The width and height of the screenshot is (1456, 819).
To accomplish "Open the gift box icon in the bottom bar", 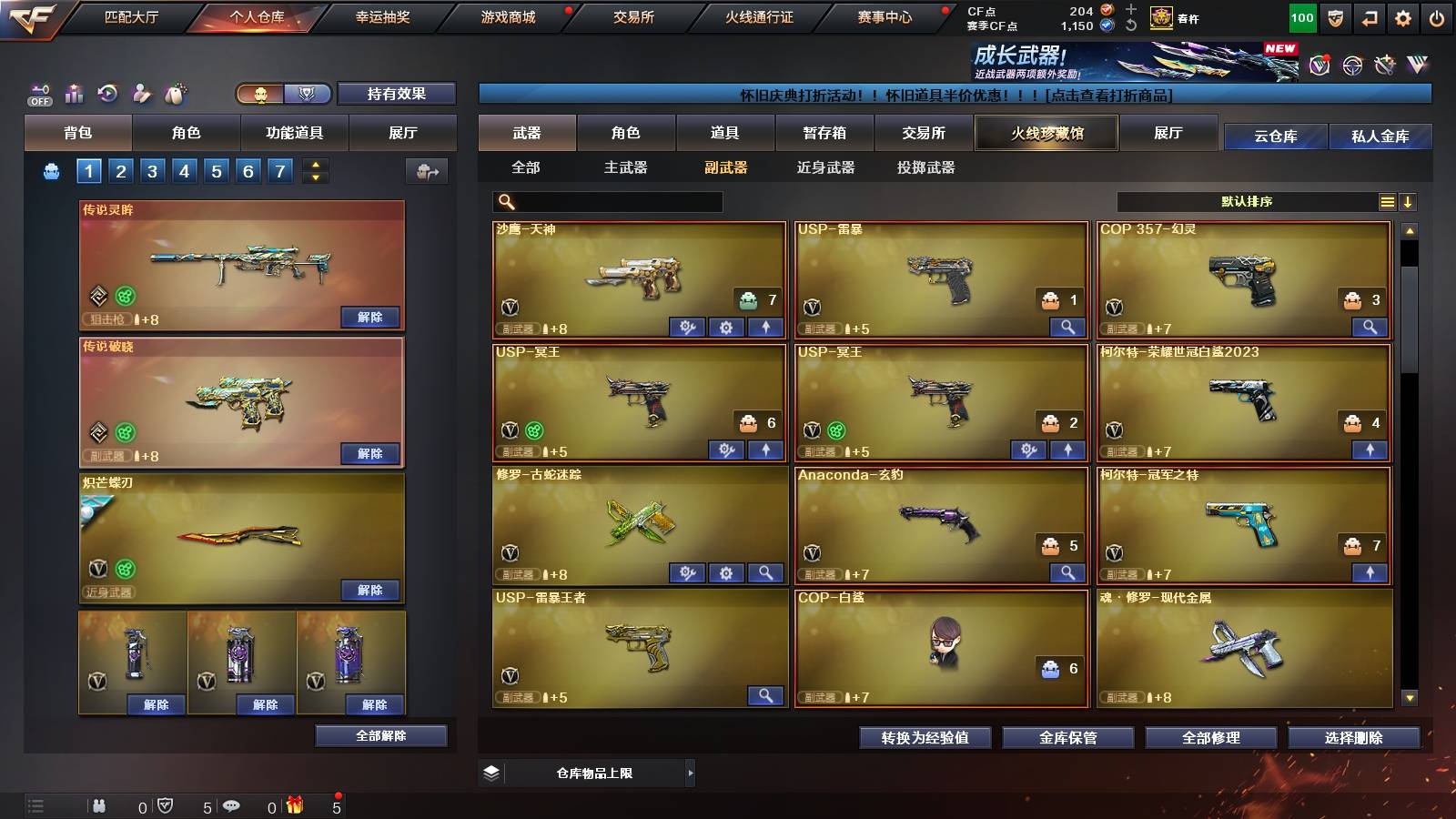I will point(296,805).
